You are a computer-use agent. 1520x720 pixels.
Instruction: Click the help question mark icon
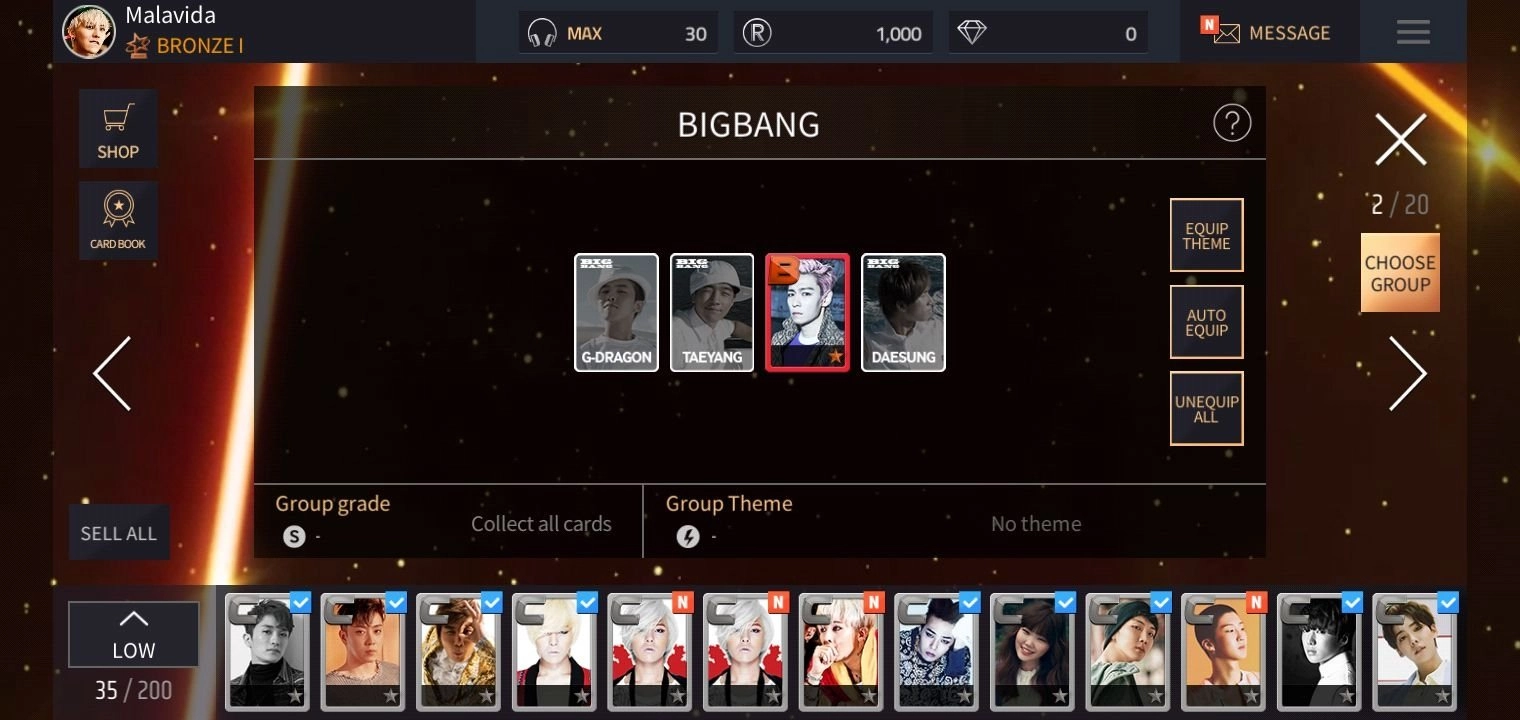tap(1232, 122)
